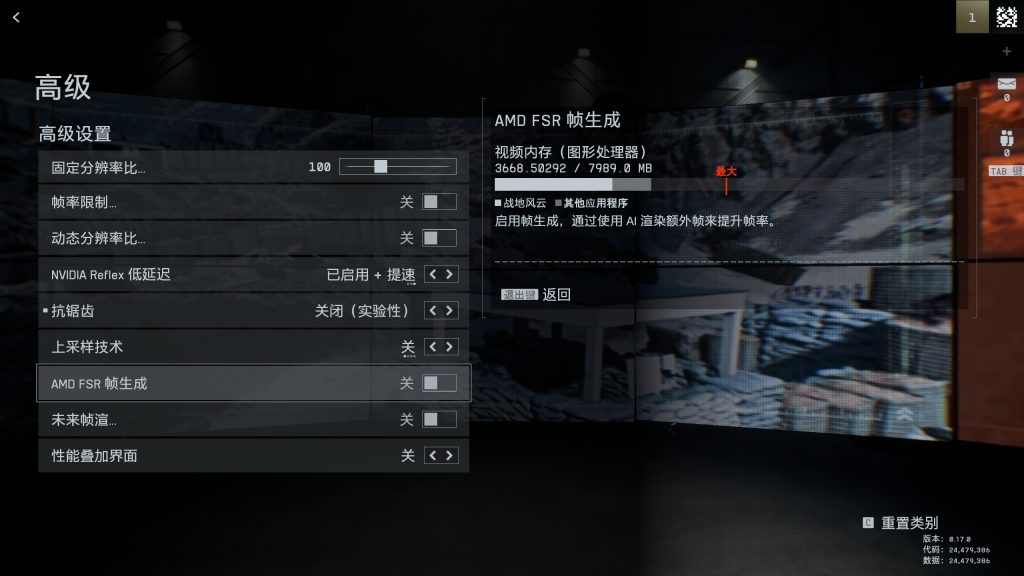Change 抗锯齿 to the previous option
The height and width of the screenshot is (576, 1024).
coord(432,311)
